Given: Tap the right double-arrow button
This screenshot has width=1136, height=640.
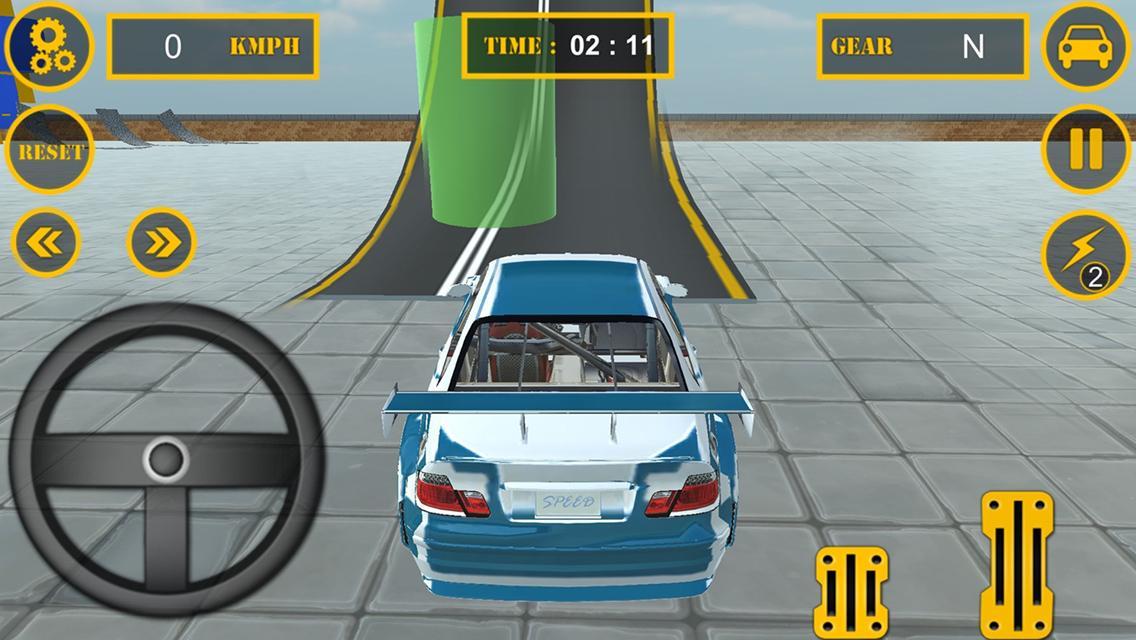Looking at the screenshot, I should pos(161,242).
